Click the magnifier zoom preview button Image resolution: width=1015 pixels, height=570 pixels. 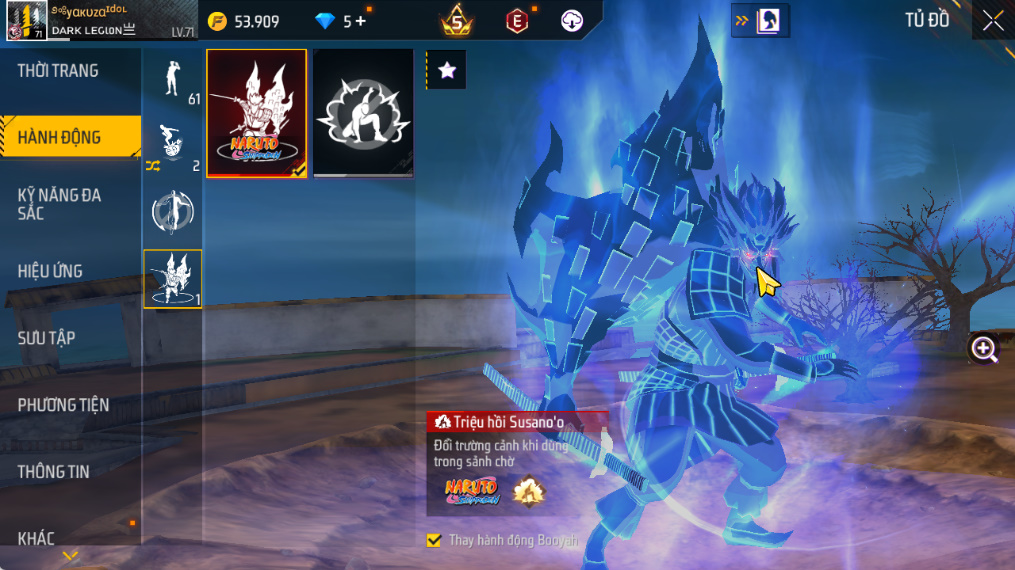click(984, 348)
